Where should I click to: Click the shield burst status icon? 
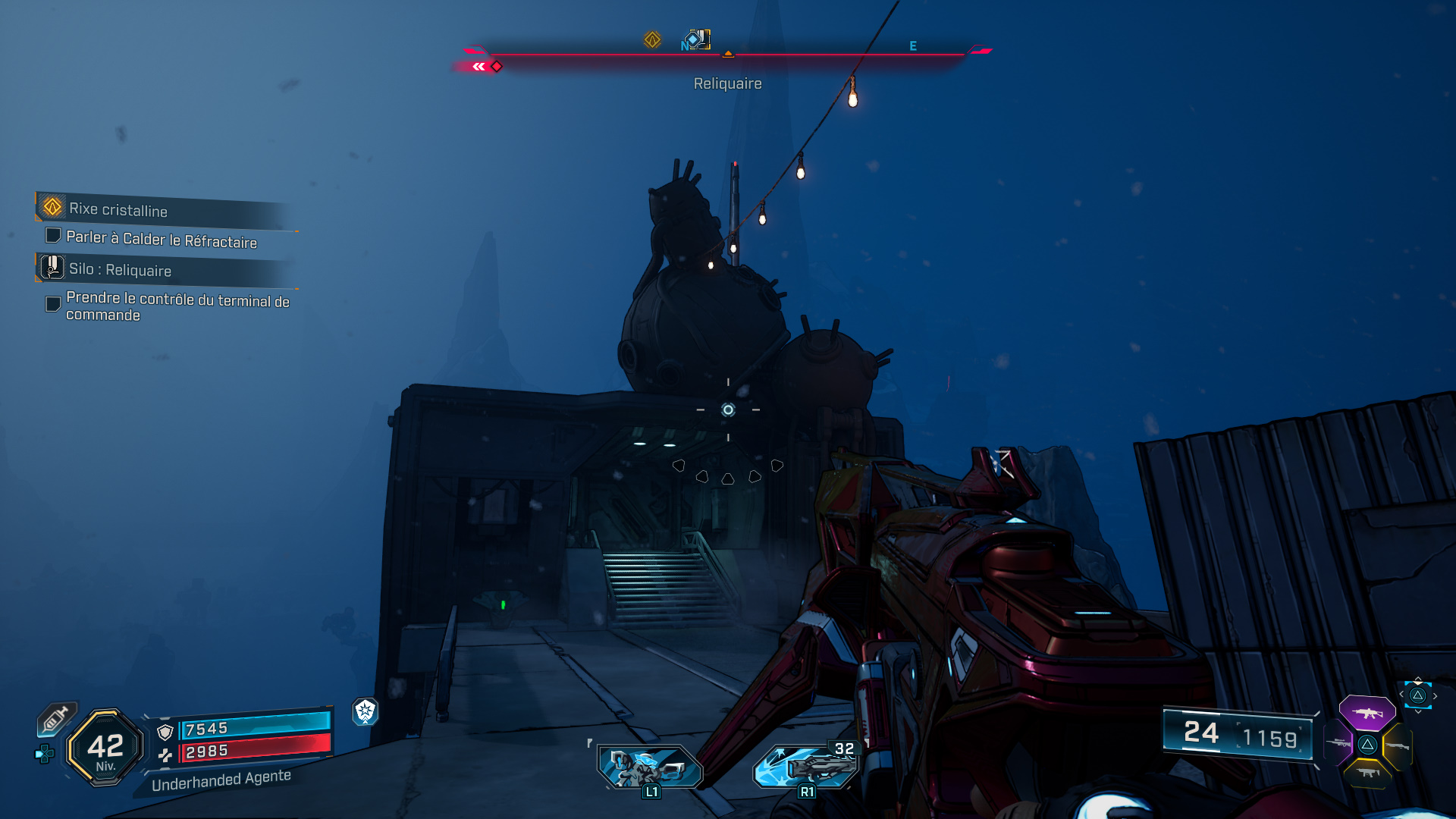(x=366, y=711)
